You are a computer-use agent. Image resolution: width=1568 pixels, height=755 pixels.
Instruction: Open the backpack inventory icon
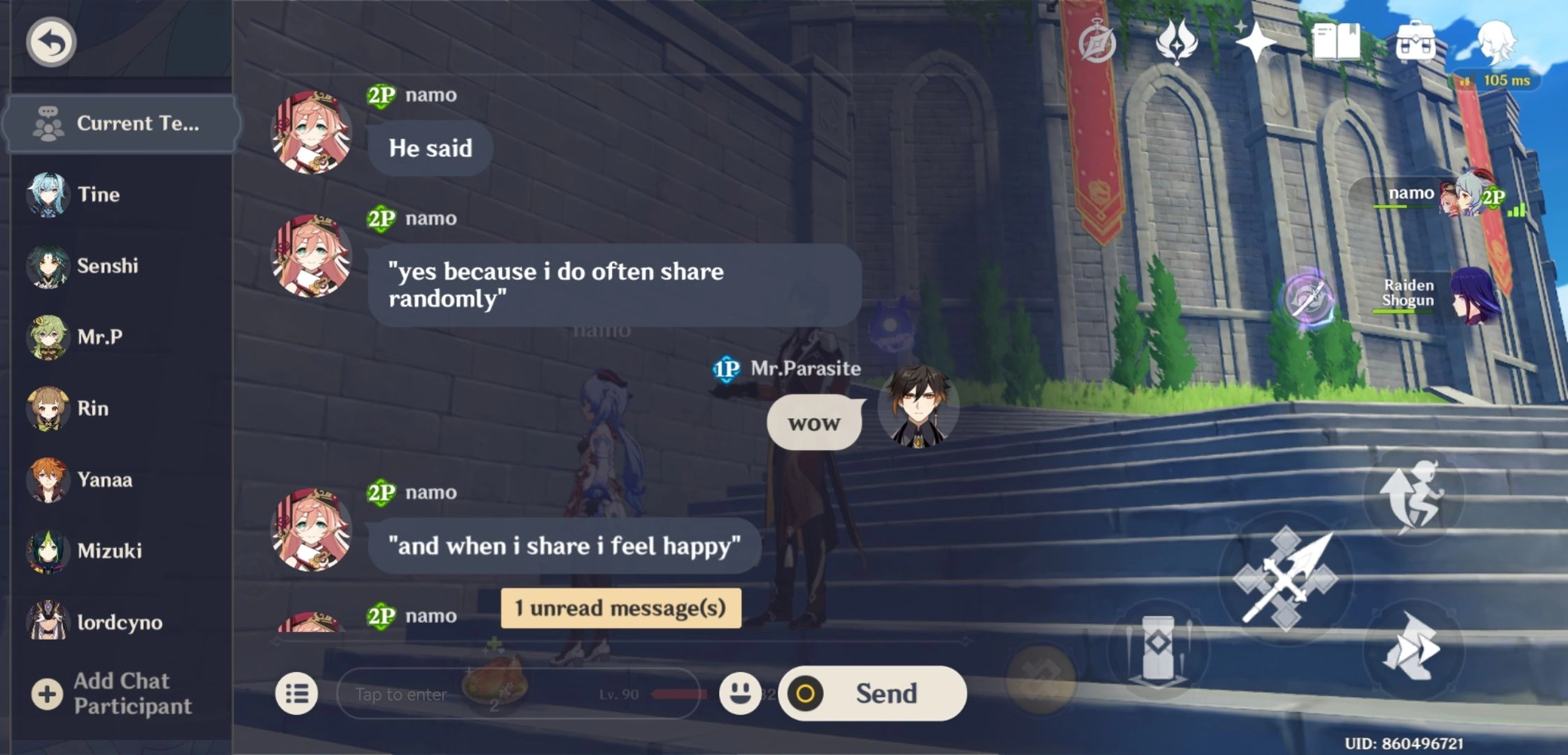pos(1416,43)
